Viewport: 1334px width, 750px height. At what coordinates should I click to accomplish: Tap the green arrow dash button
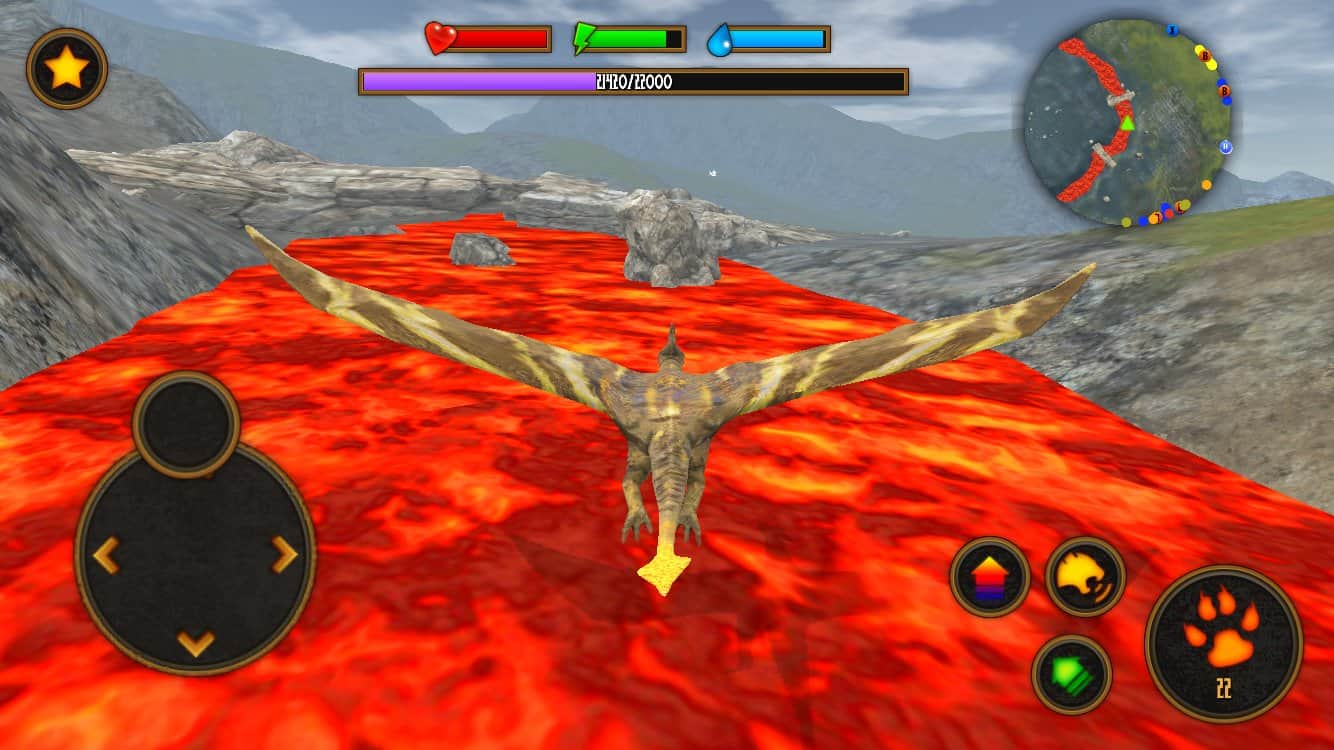point(1071,674)
